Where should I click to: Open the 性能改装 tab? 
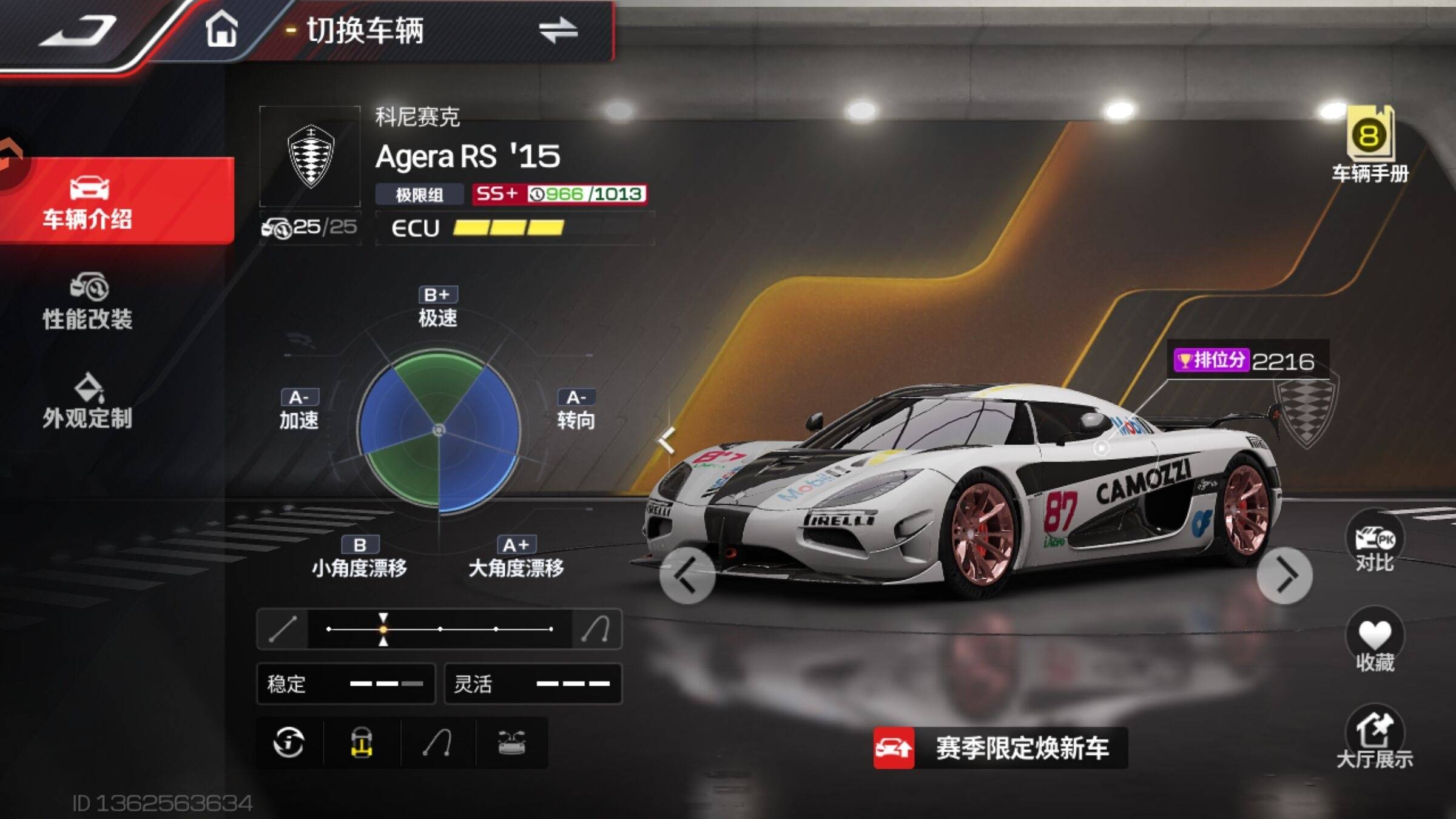88,302
